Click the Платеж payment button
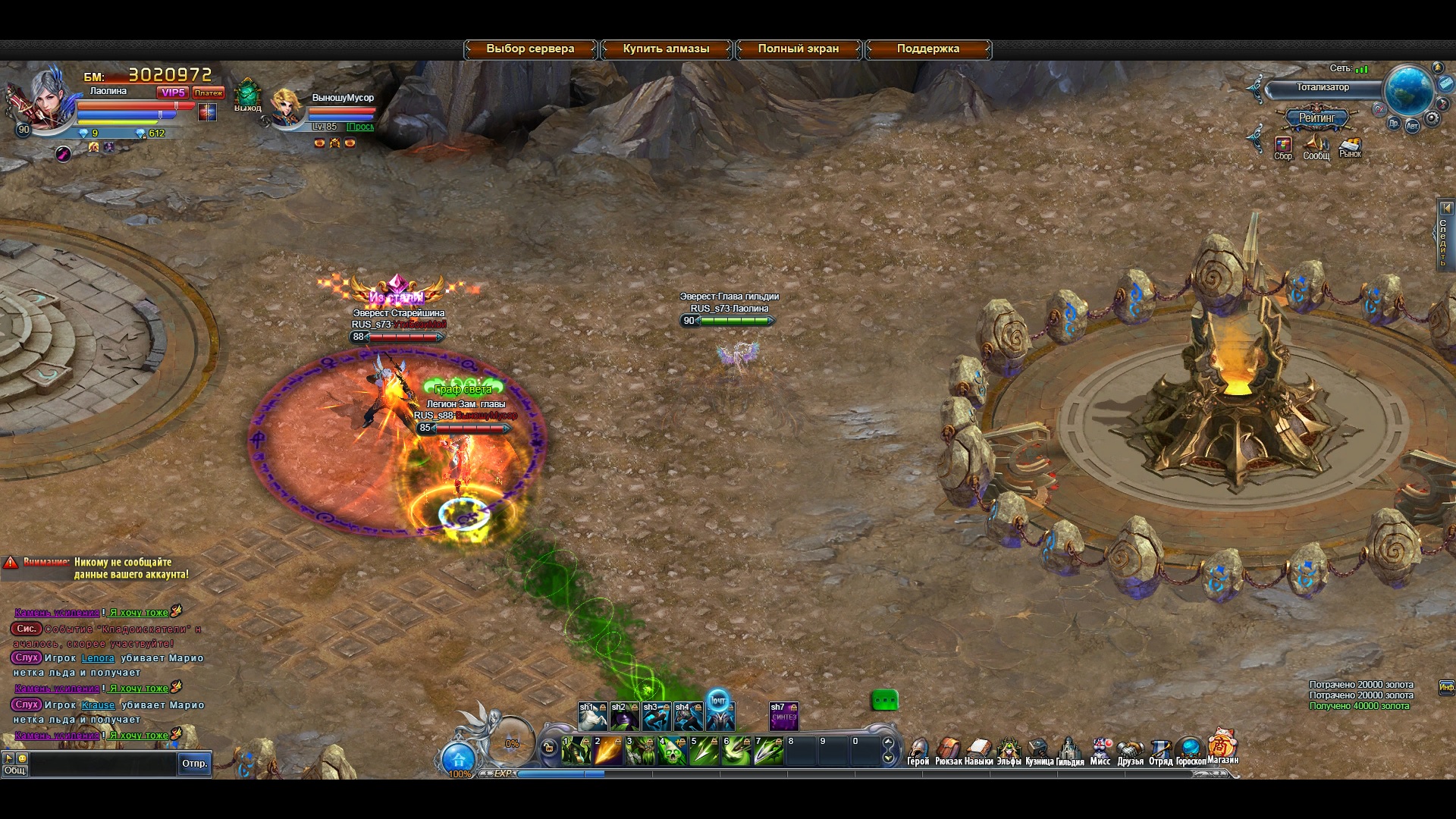Screen dimensions: 1456x819 [208, 93]
